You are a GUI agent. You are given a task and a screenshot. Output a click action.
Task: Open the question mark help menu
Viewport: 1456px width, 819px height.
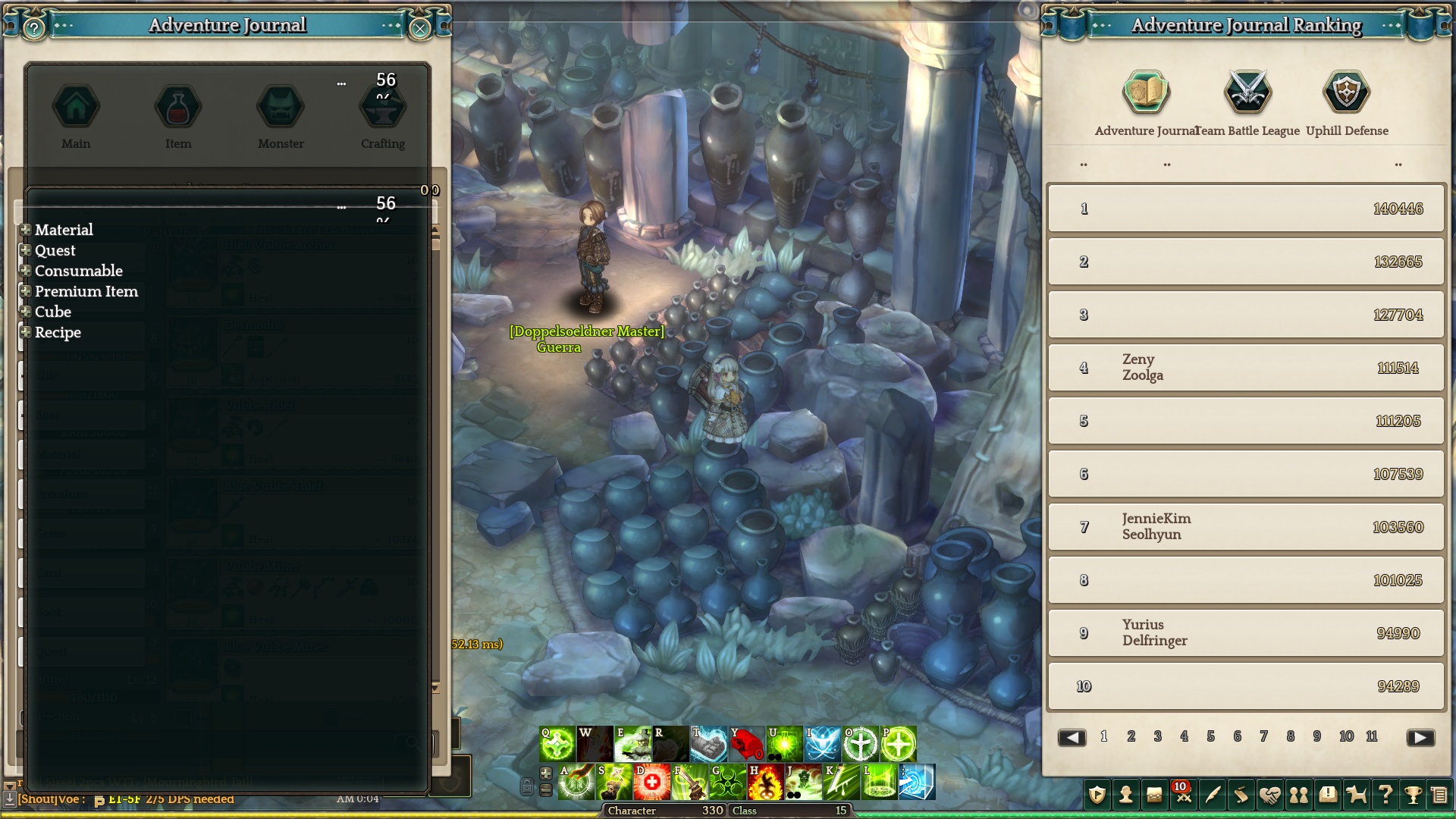(1385, 795)
